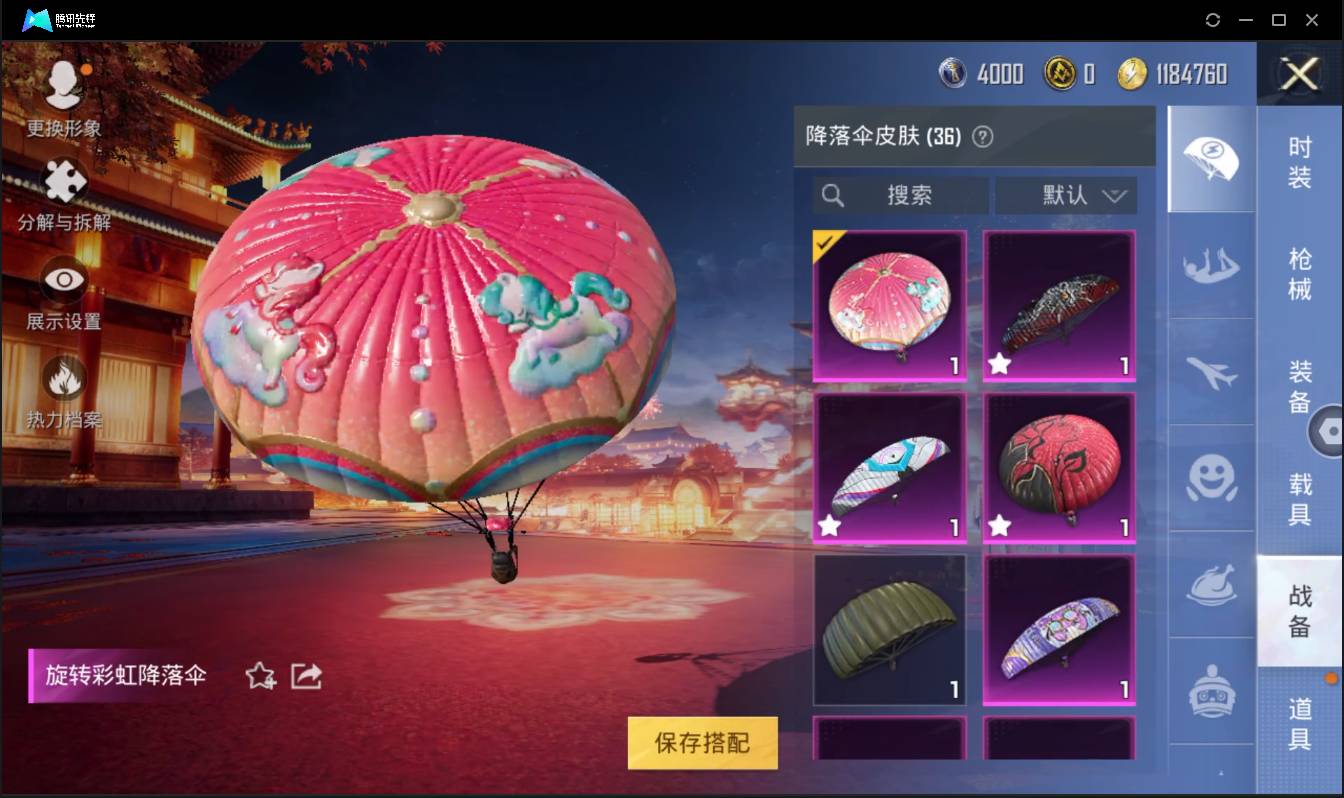The width and height of the screenshot is (1344, 798).
Task: Toggle the favorite star on the black parachute
Action: (x=997, y=365)
